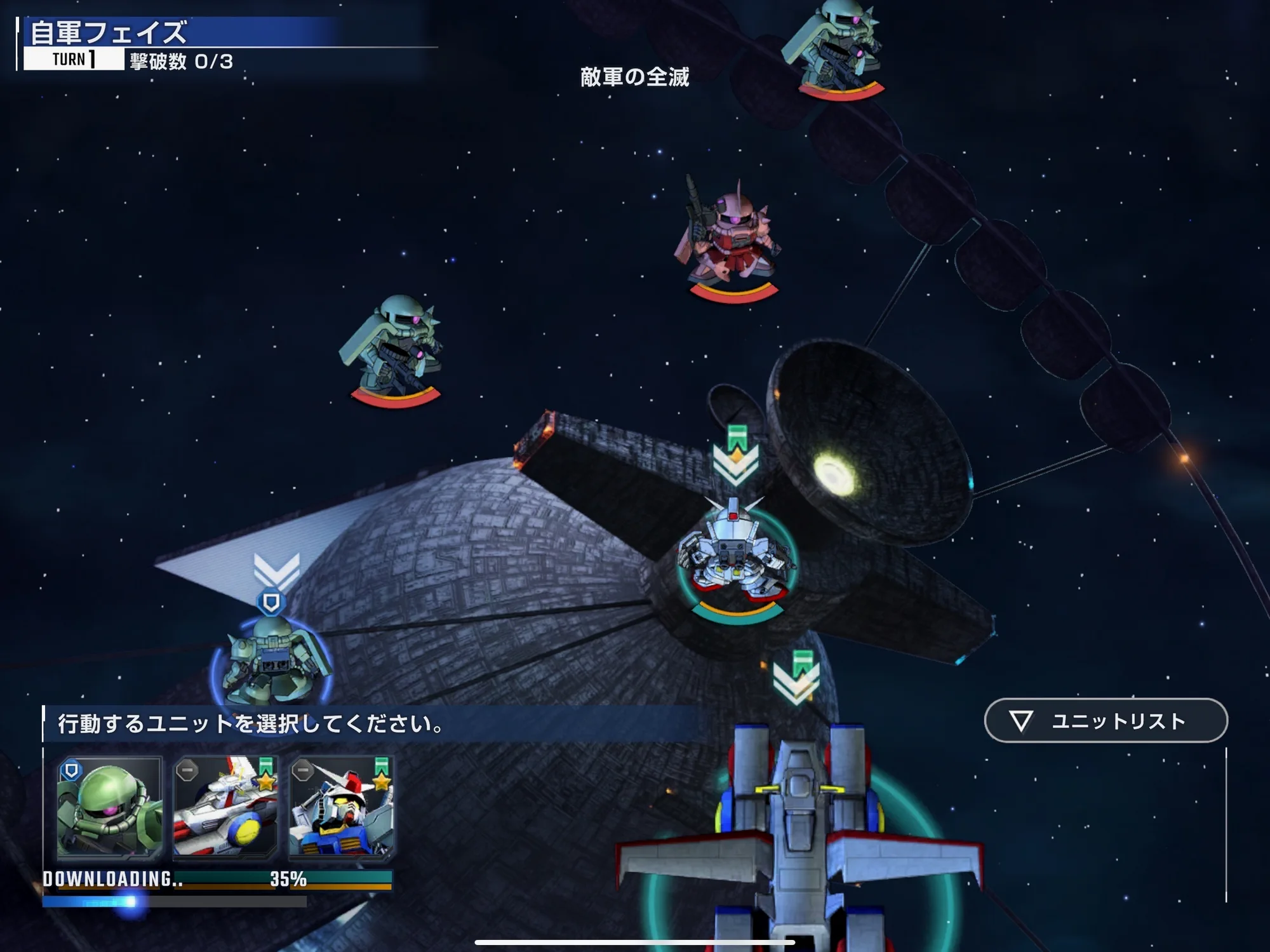Pick the Gundam portrait thumbnail
This screenshot has height=952, width=1270.
(342, 807)
